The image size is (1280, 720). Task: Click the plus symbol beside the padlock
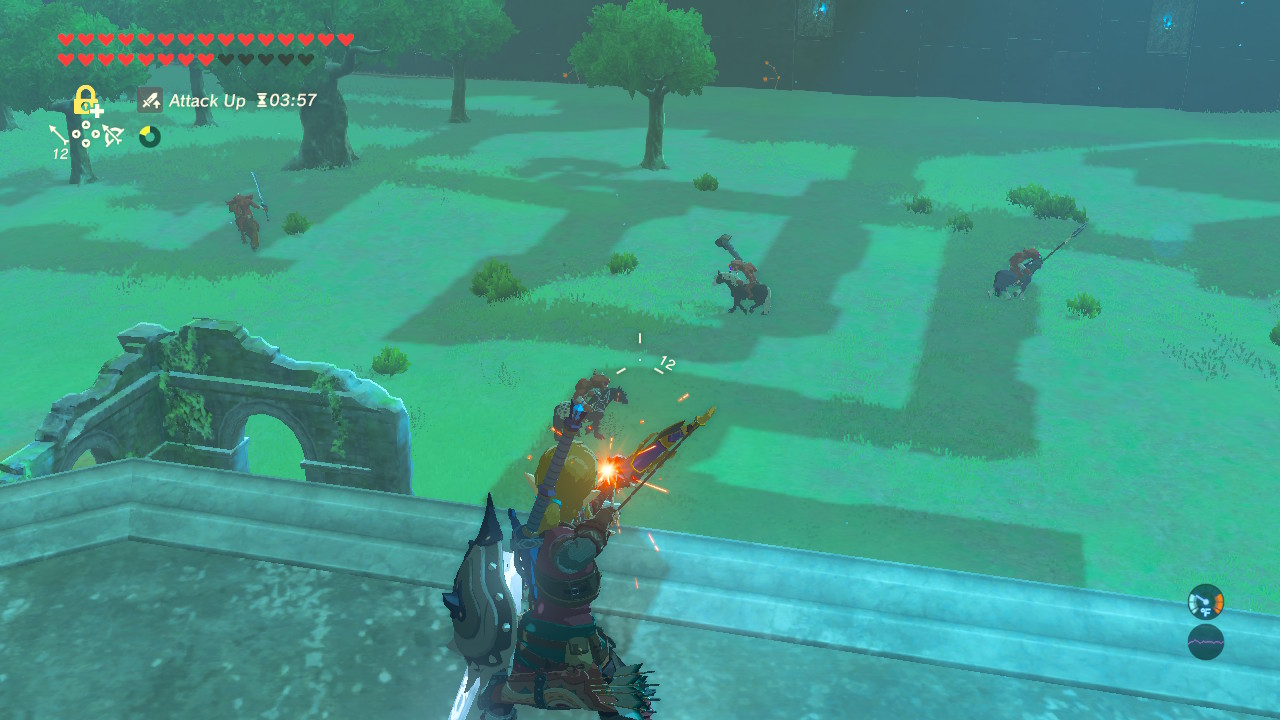[97, 111]
